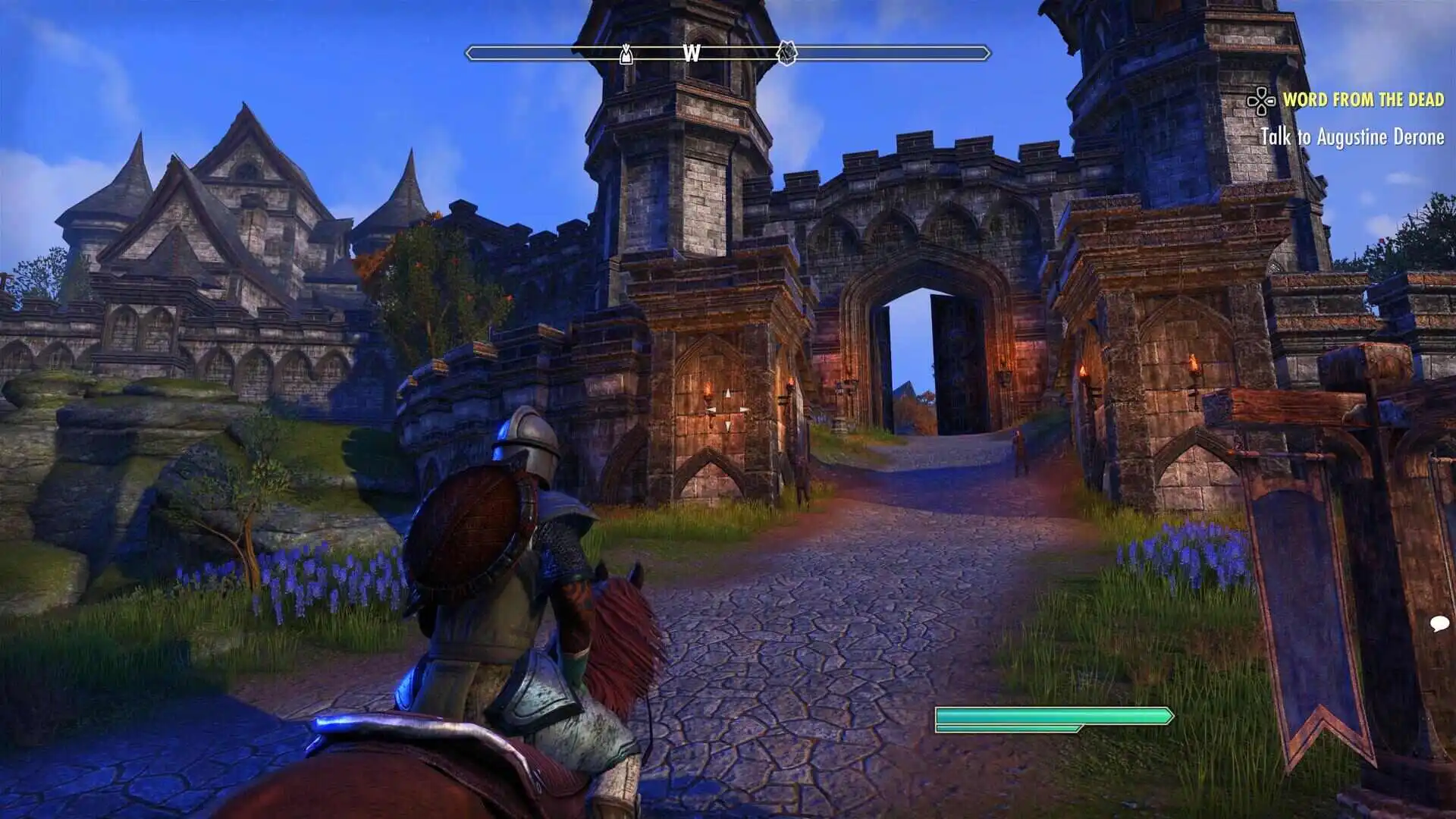This screenshot has width=1456, height=819.
Task: Click the downward arrow marker on the gatehouse
Action: tap(728, 426)
